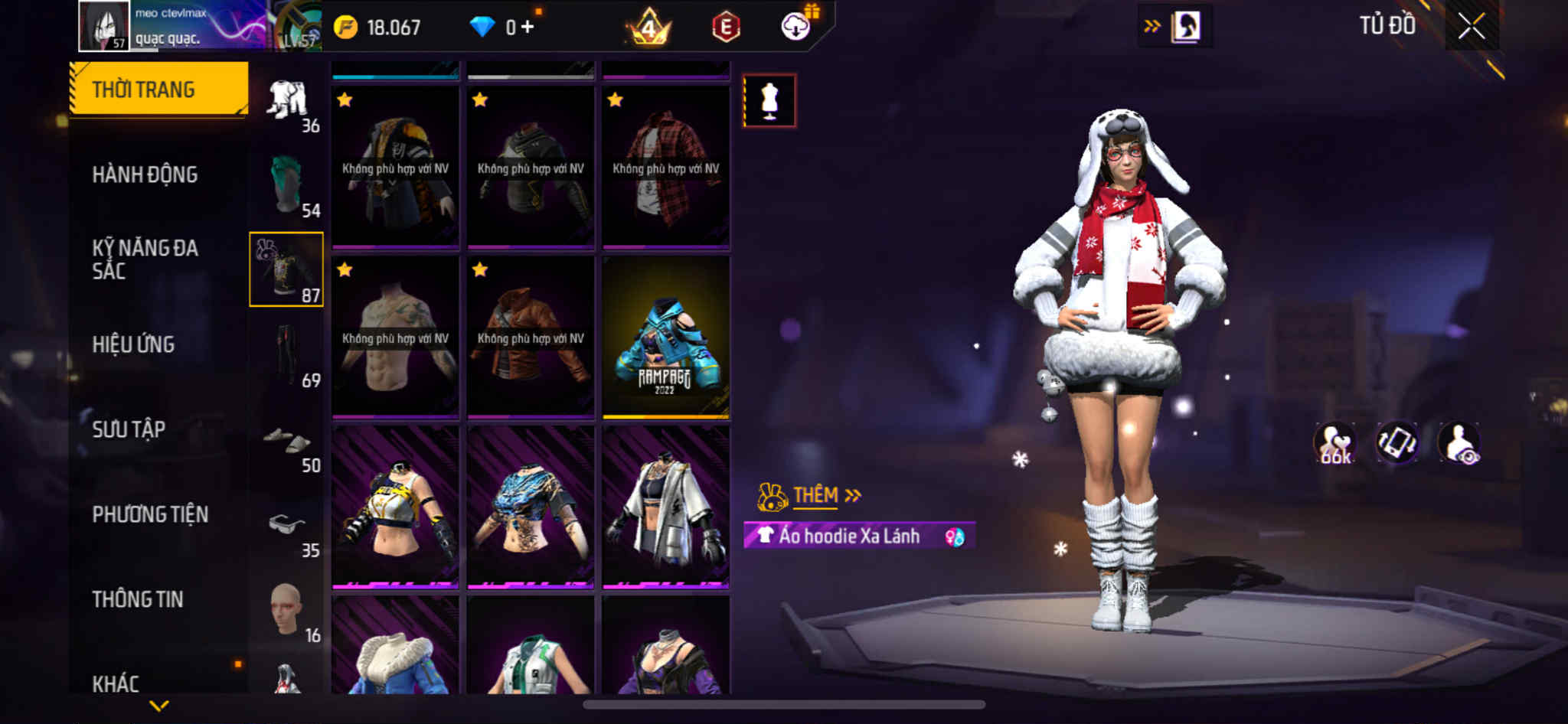The height and width of the screenshot is (724, 1568).
Task: Switch to KỸ NĂNG ĐA SẮC
Action: (x=145, y=259)
